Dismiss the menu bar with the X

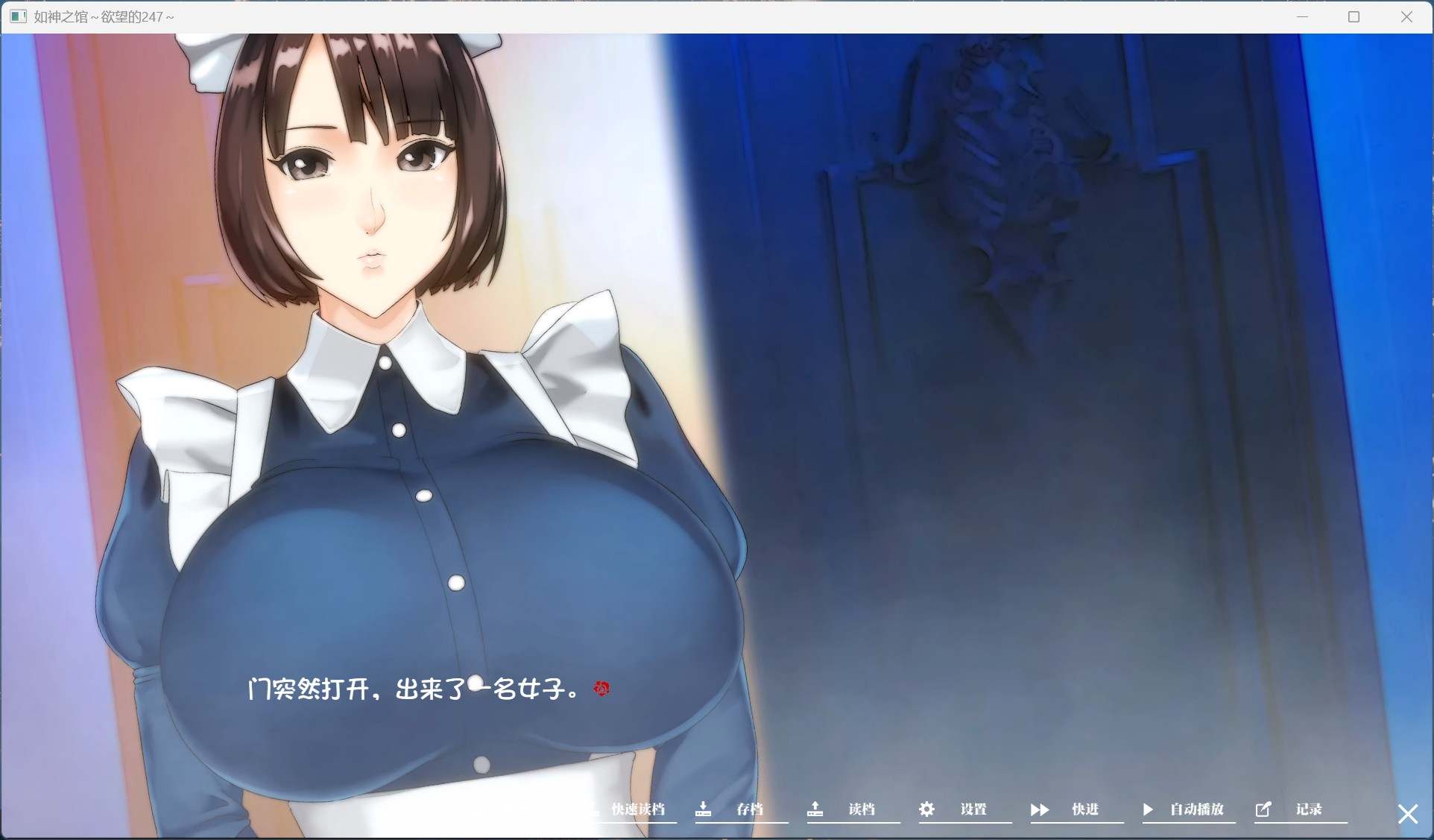point(1407,813)
